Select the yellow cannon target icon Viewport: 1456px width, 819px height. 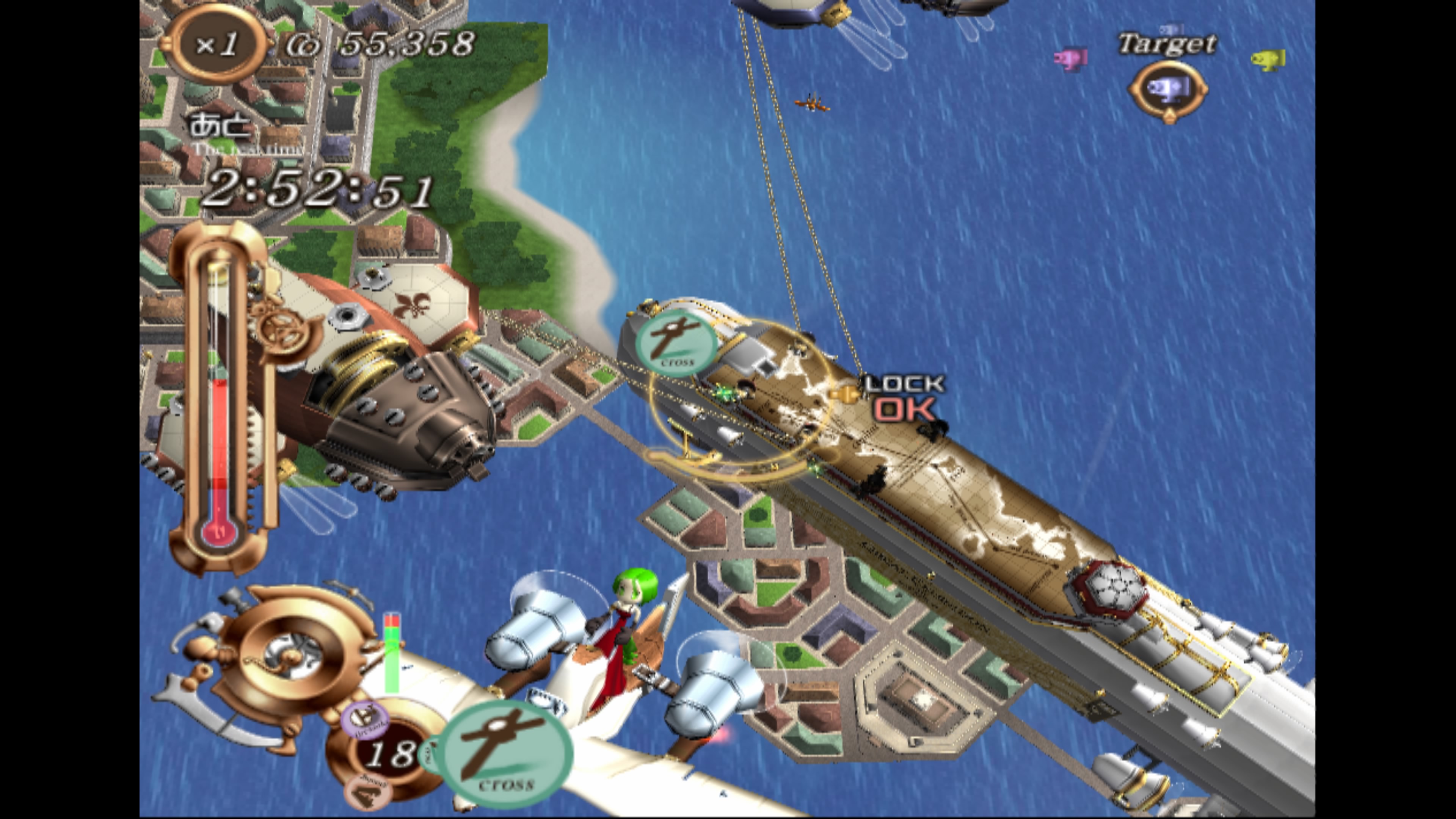point(1268,59)
